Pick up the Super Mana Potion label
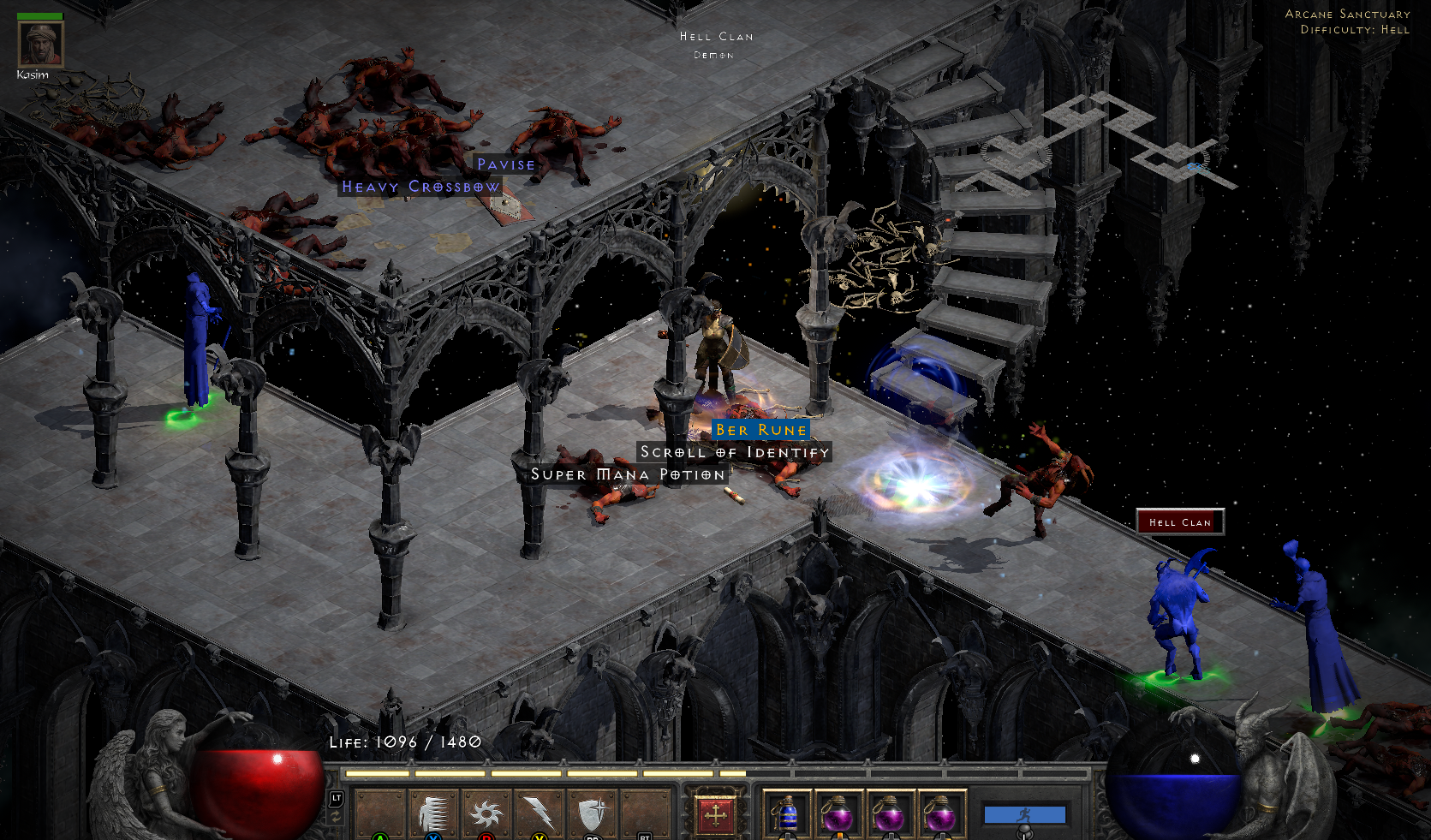 (x=628, y=474)
